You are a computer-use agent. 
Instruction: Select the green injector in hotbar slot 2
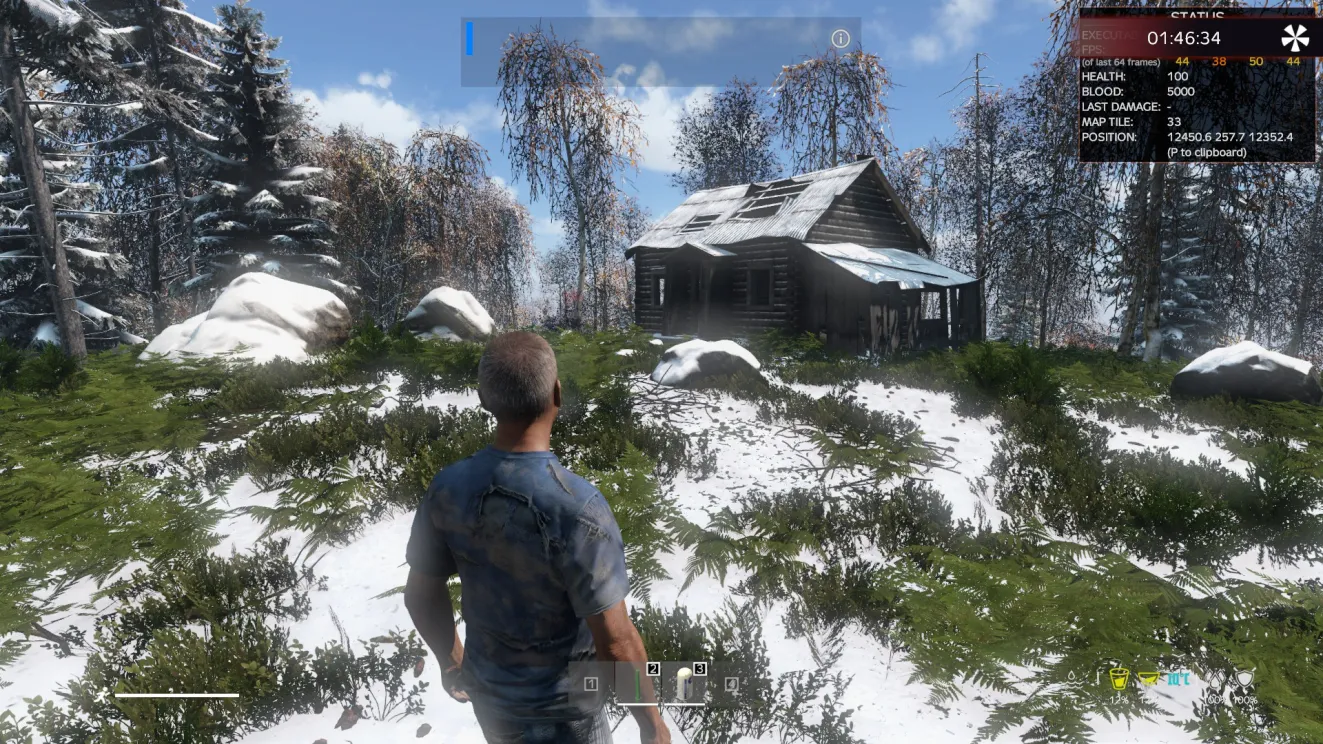(x=637, y=686)
